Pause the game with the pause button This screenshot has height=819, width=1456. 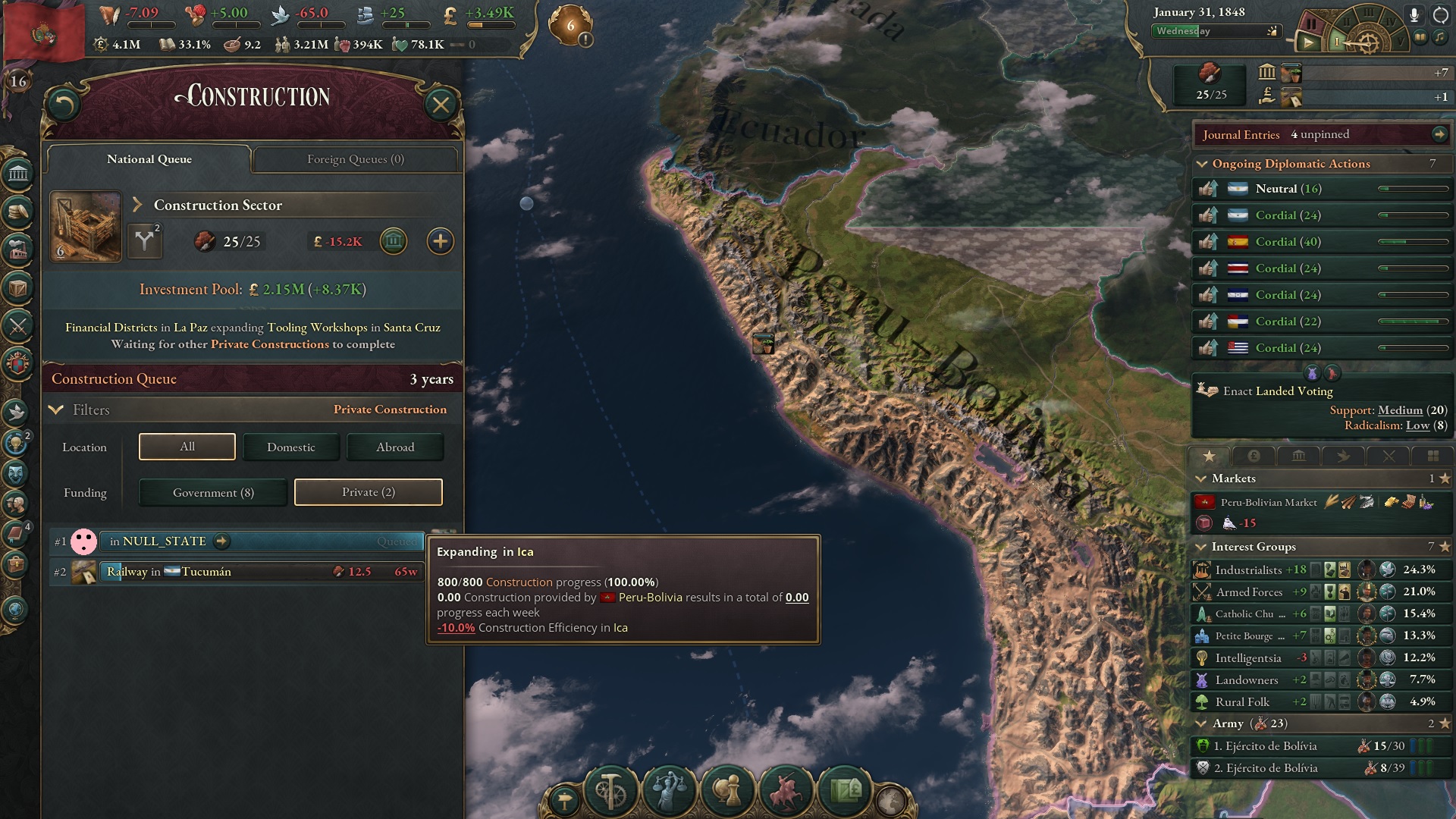click(1312, 24)
